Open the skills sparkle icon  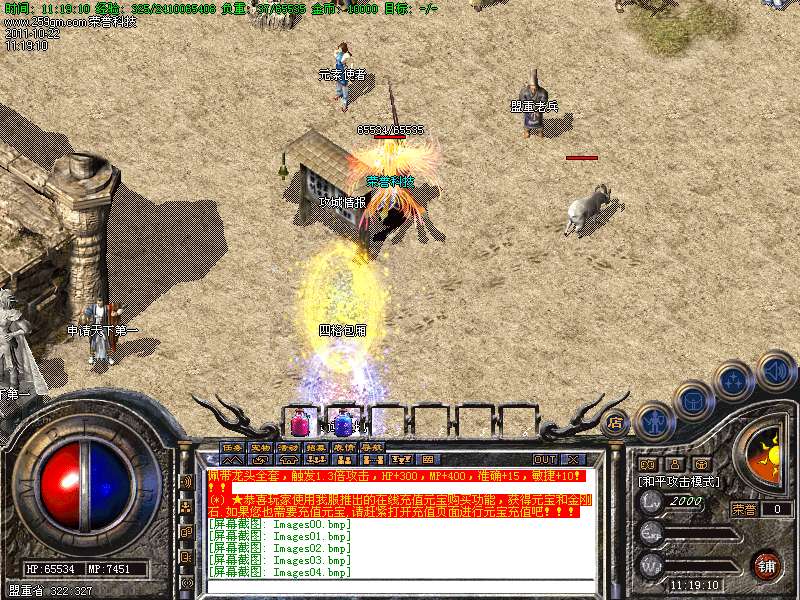pyautogui.click(x=734, y=381)
